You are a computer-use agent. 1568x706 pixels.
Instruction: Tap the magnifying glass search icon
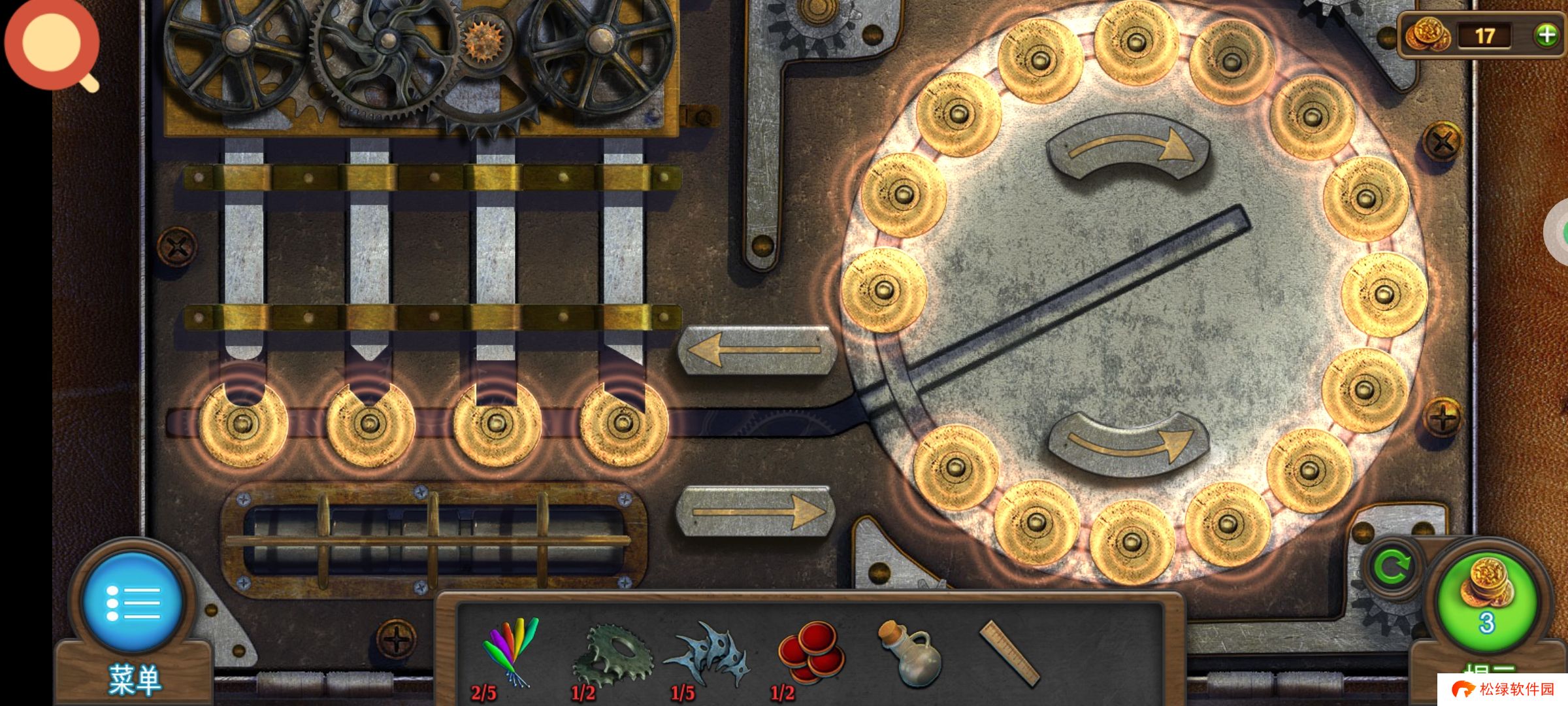coord(52,44)
